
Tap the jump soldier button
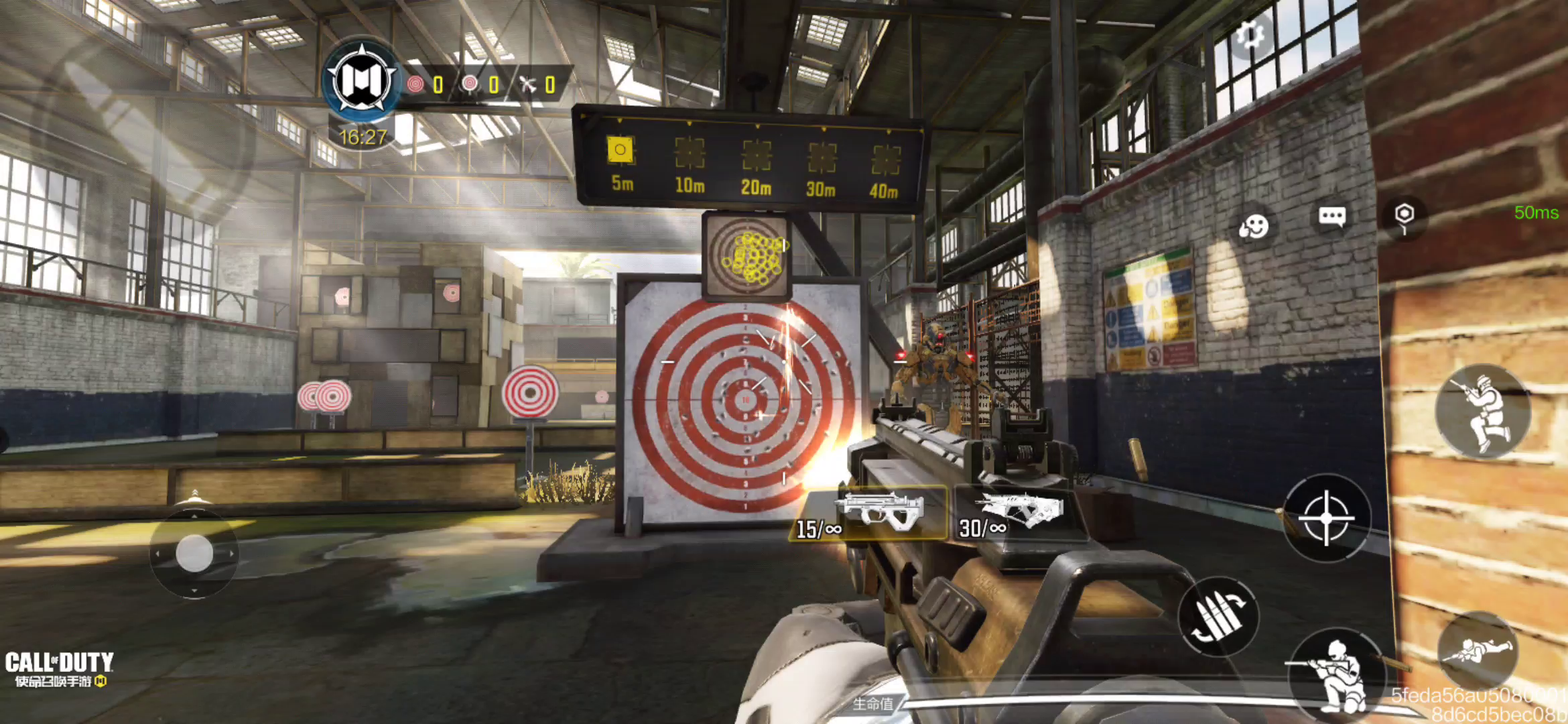(x=1483, y=411)
